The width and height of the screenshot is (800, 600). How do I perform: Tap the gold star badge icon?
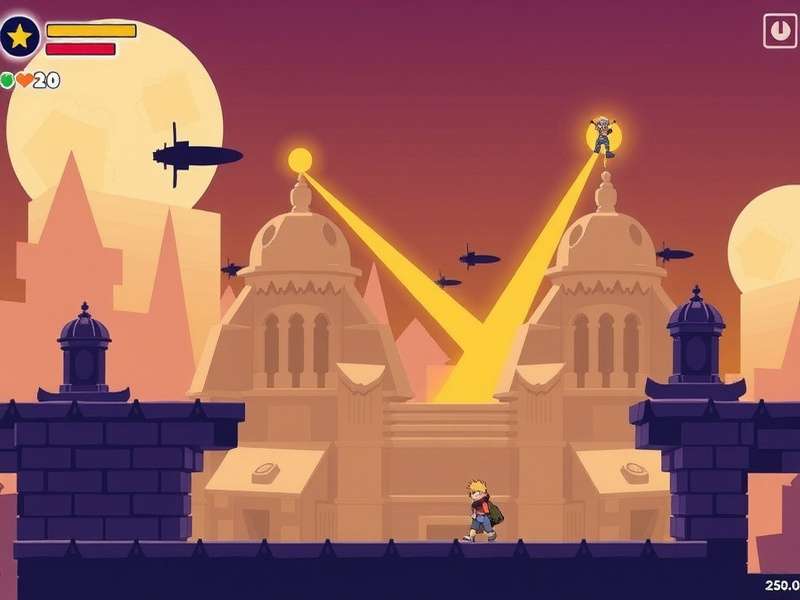coord(19,37)
